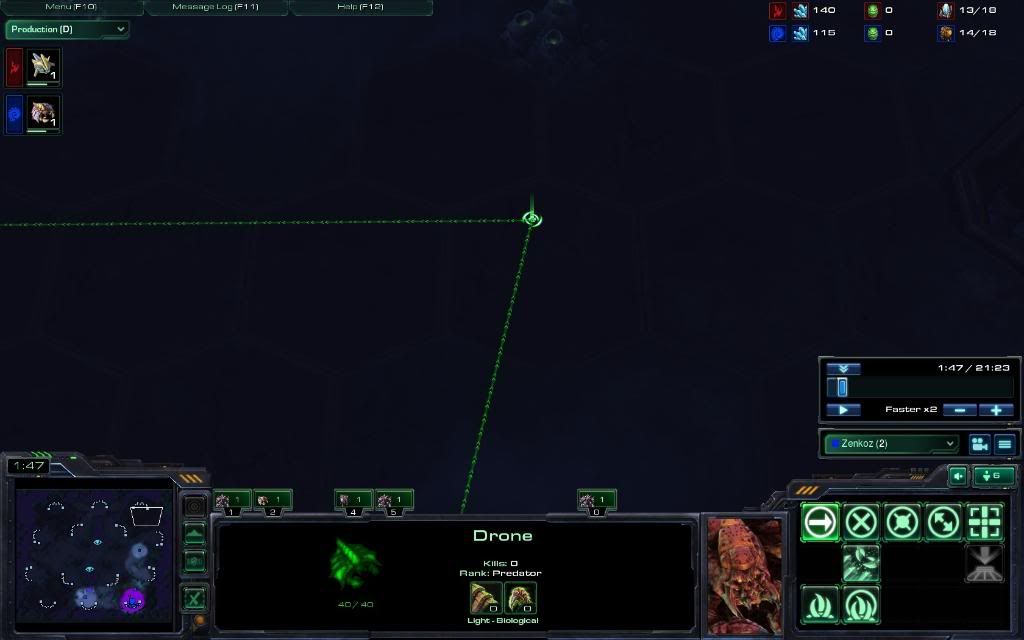Image resolution: width=1024 pixels, height=640 pixels.
Task: Open the Message Log
Action: point(216,7)
